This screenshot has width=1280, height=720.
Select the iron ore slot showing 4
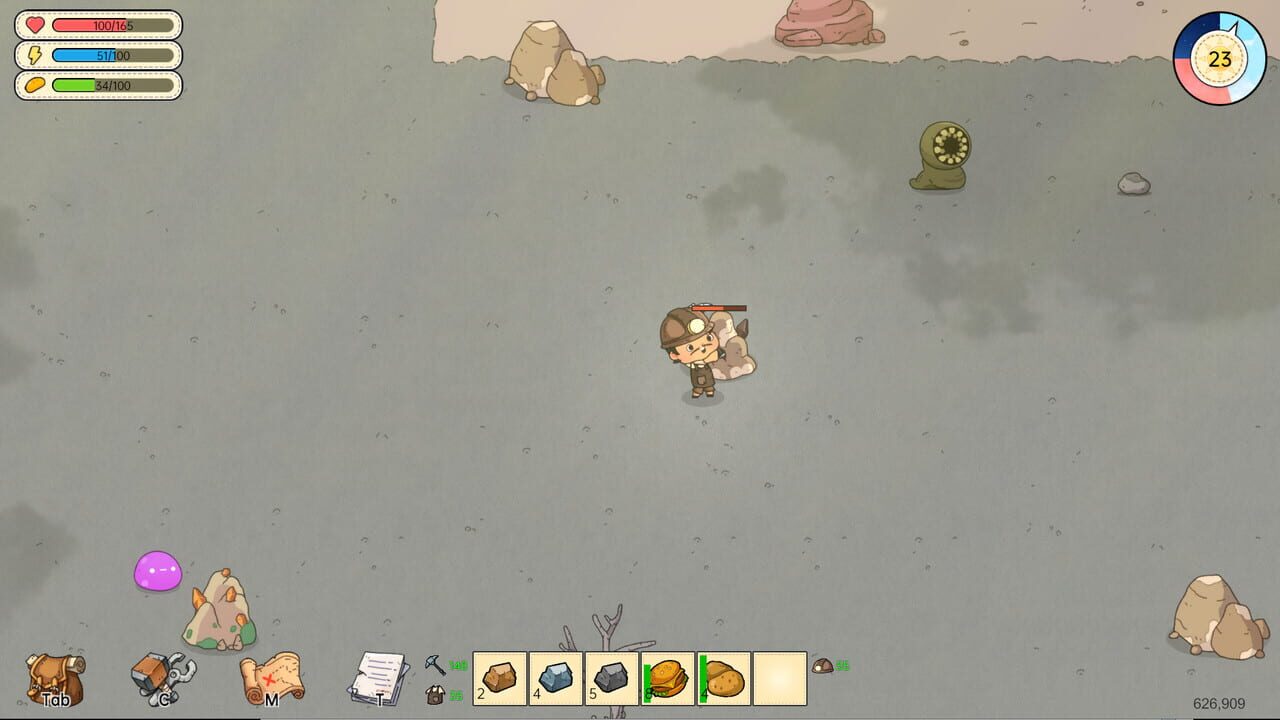(555, 678)
